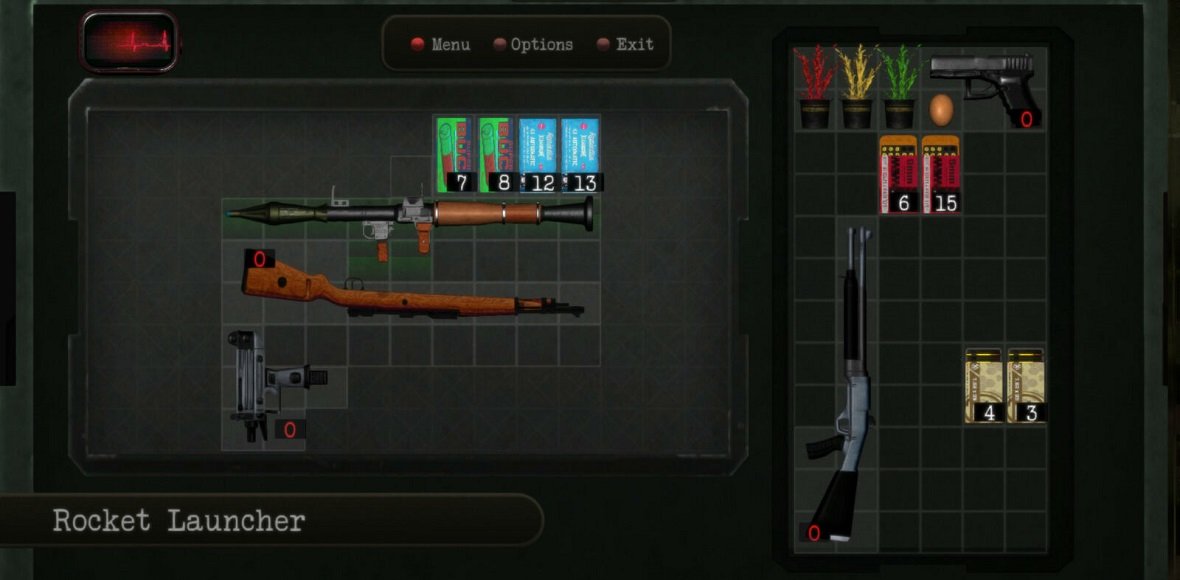The height and width of the screenshot is (580, 1180).
Task: Open the Options screen
Action: click(x=534, y=45)
